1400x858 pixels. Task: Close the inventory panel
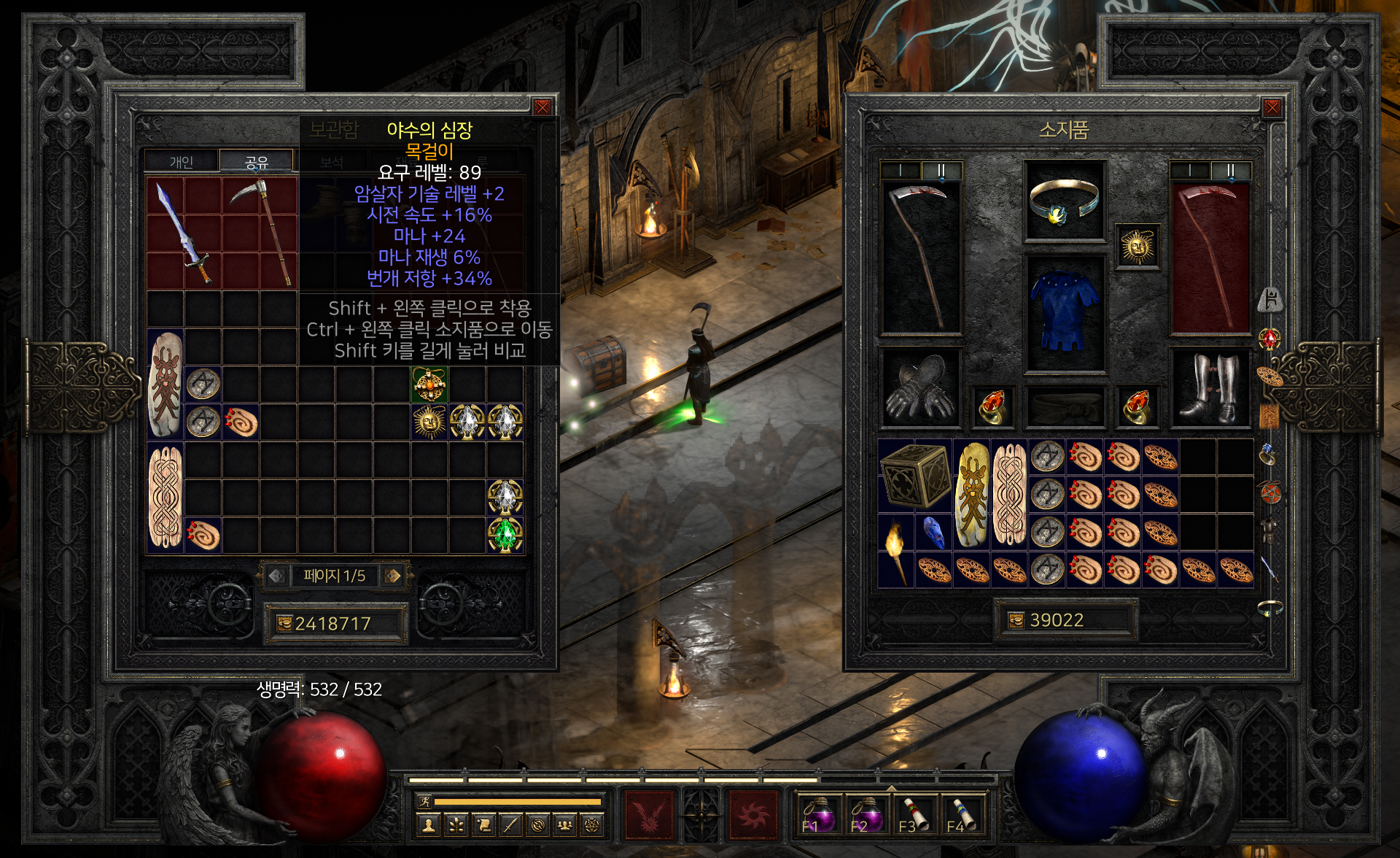coord(1272,108)
